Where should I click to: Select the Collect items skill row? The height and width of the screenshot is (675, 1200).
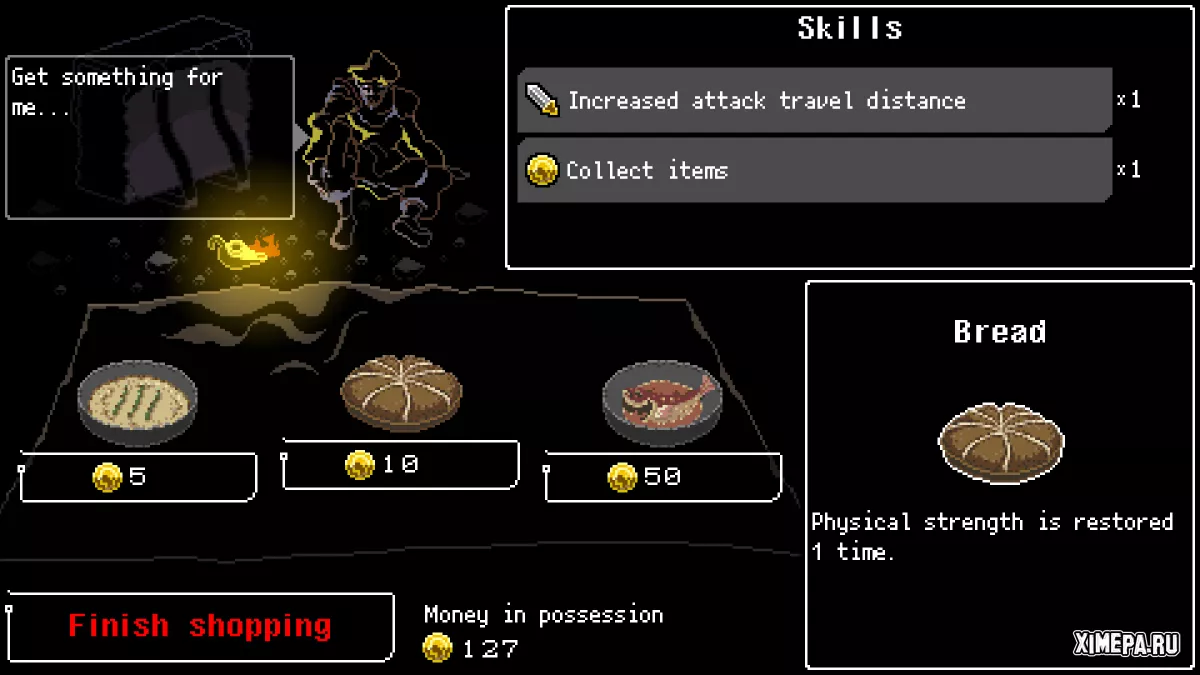[x=814, y=170]
